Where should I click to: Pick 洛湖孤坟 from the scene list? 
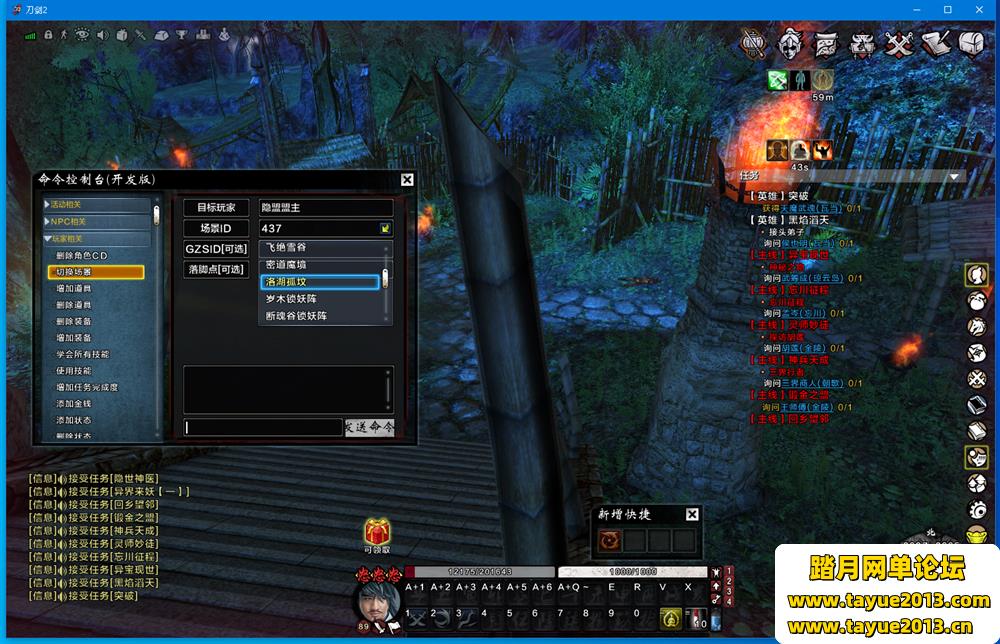[x=320, y=282]
